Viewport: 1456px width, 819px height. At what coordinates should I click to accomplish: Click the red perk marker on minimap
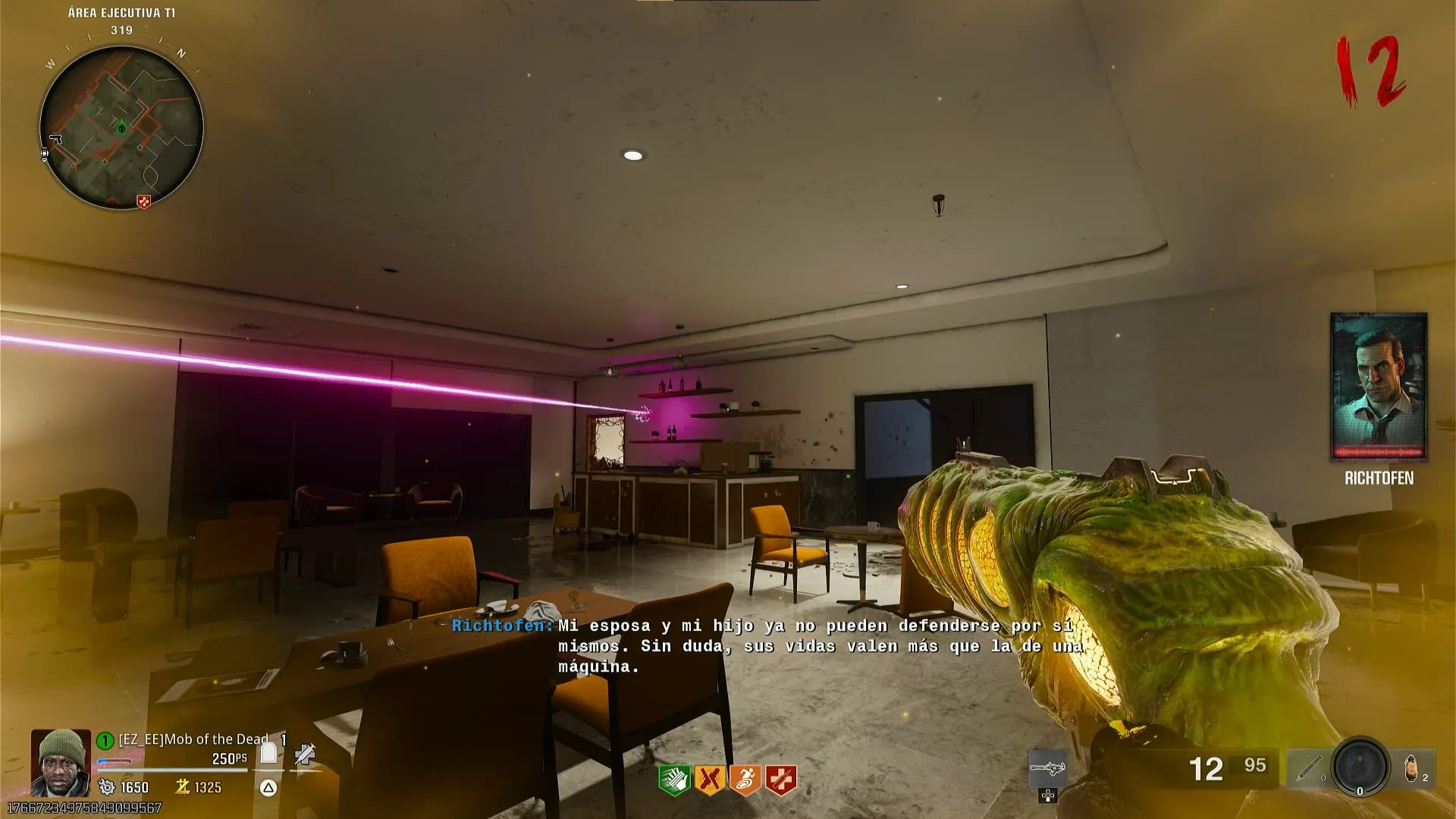[x=143, y=201]
